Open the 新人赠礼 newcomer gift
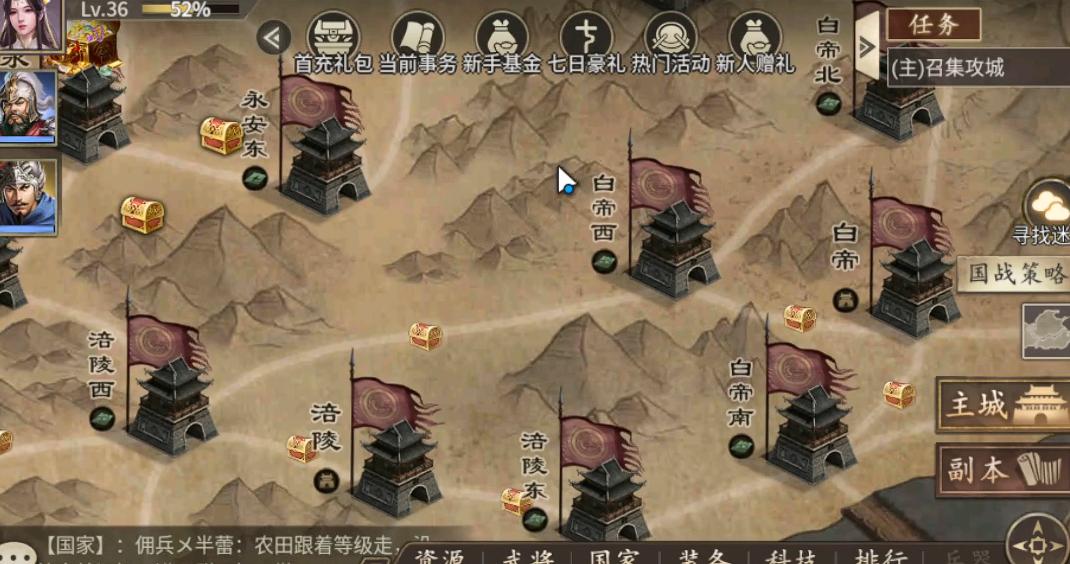The image size is (1070, 564). point(755,40)
